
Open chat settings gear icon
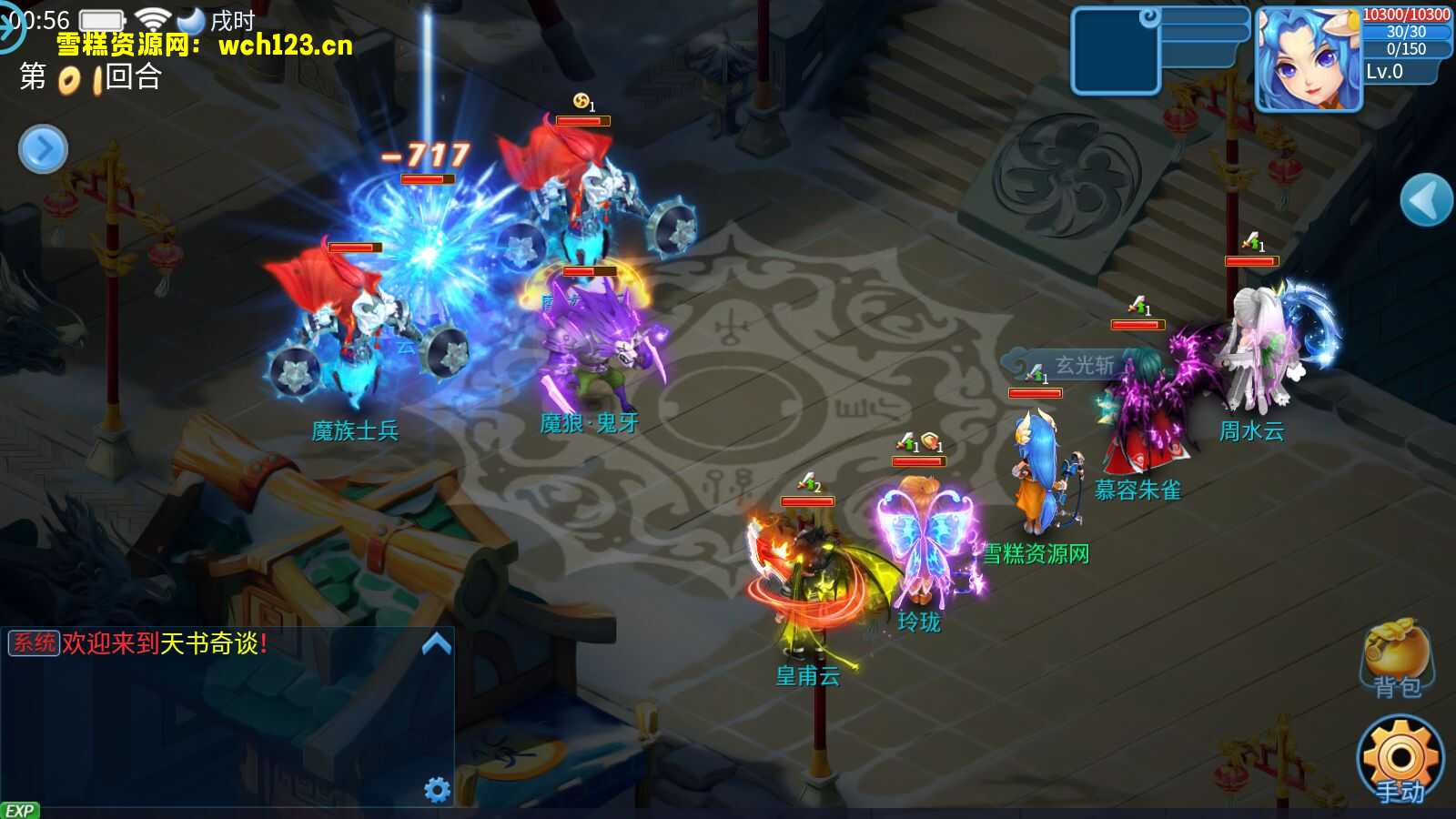[438, 789]
